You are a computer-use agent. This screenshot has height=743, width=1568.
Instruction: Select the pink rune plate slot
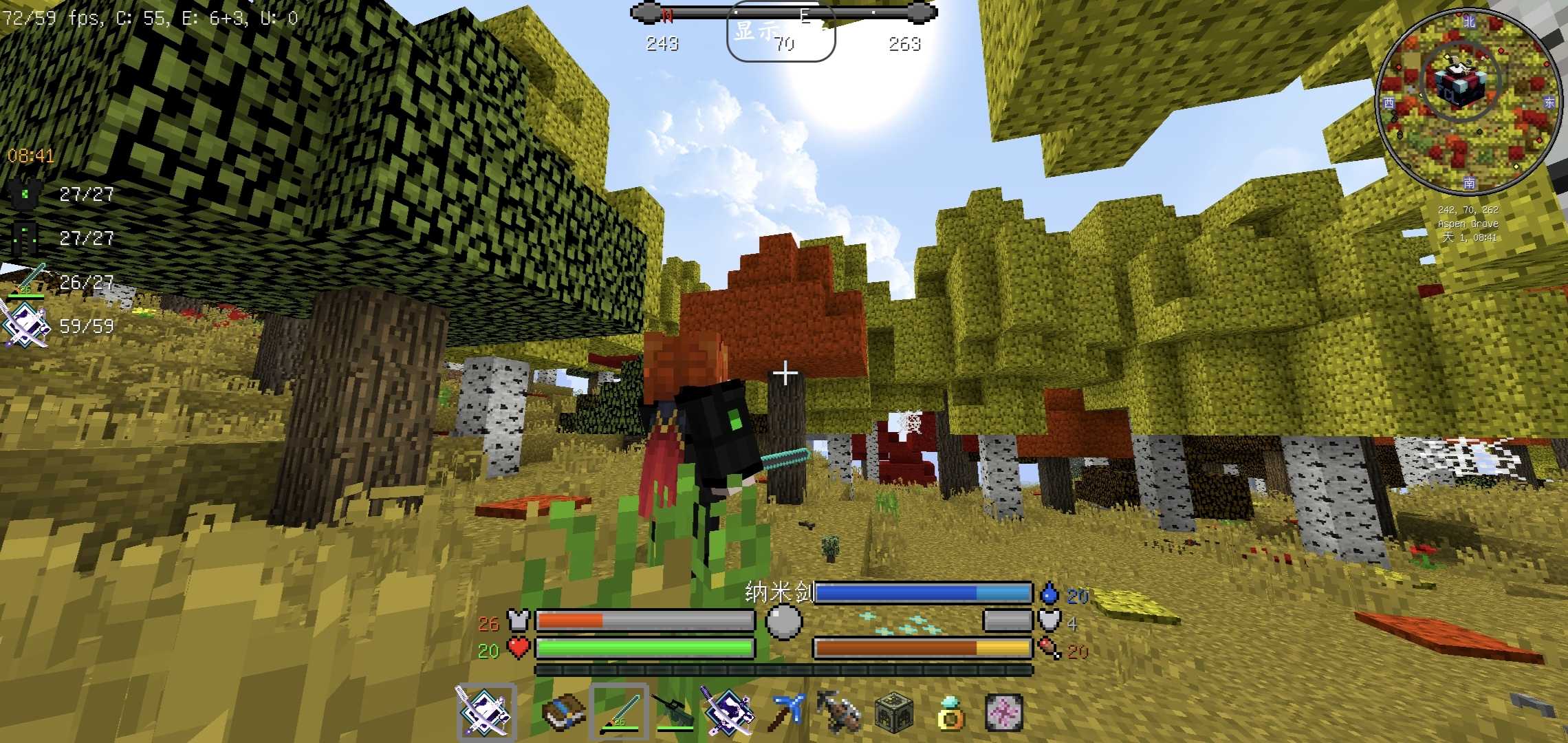[1004, 712]
